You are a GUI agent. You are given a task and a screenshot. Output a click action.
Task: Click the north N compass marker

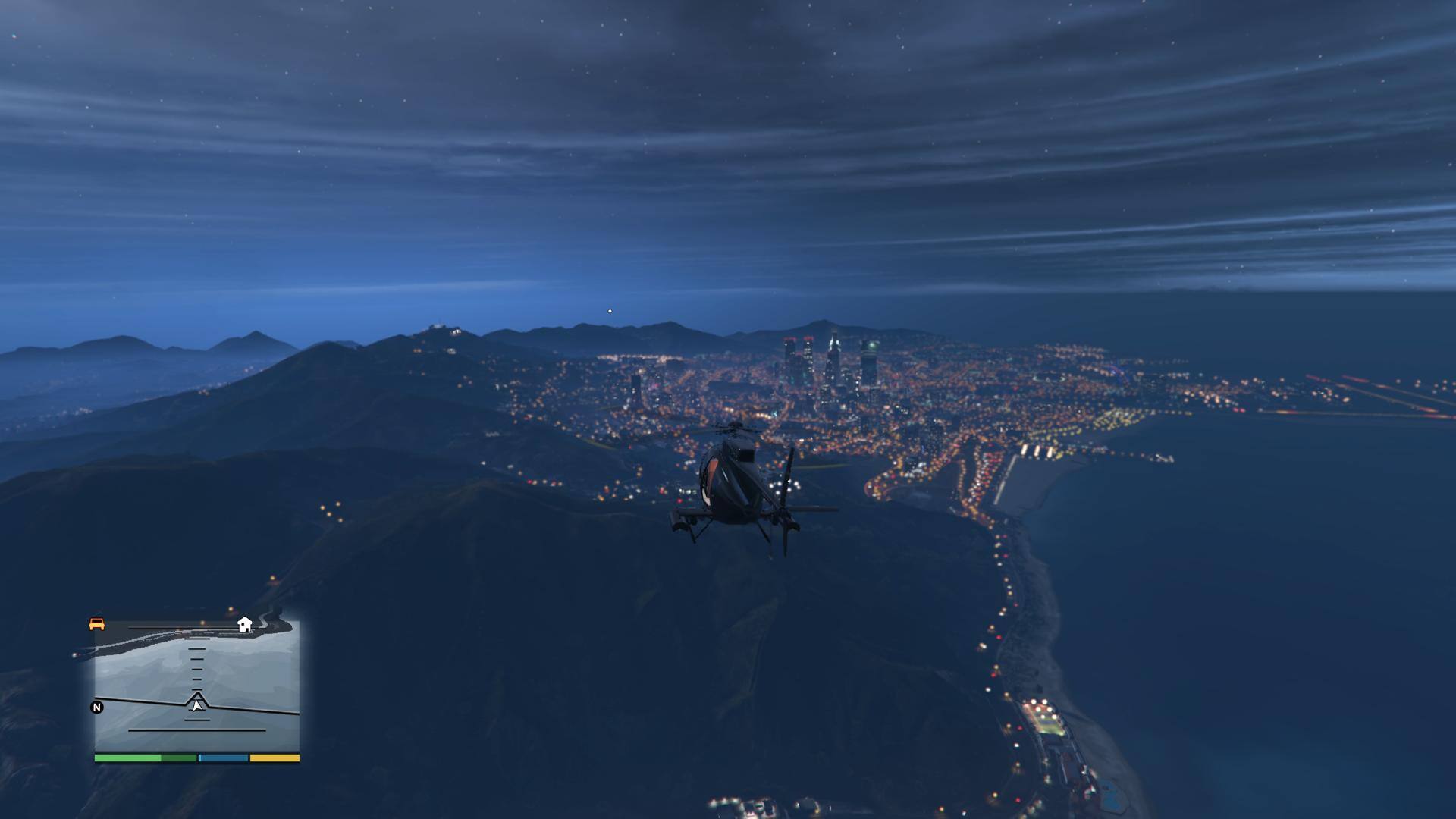click(x=97, y=708)
